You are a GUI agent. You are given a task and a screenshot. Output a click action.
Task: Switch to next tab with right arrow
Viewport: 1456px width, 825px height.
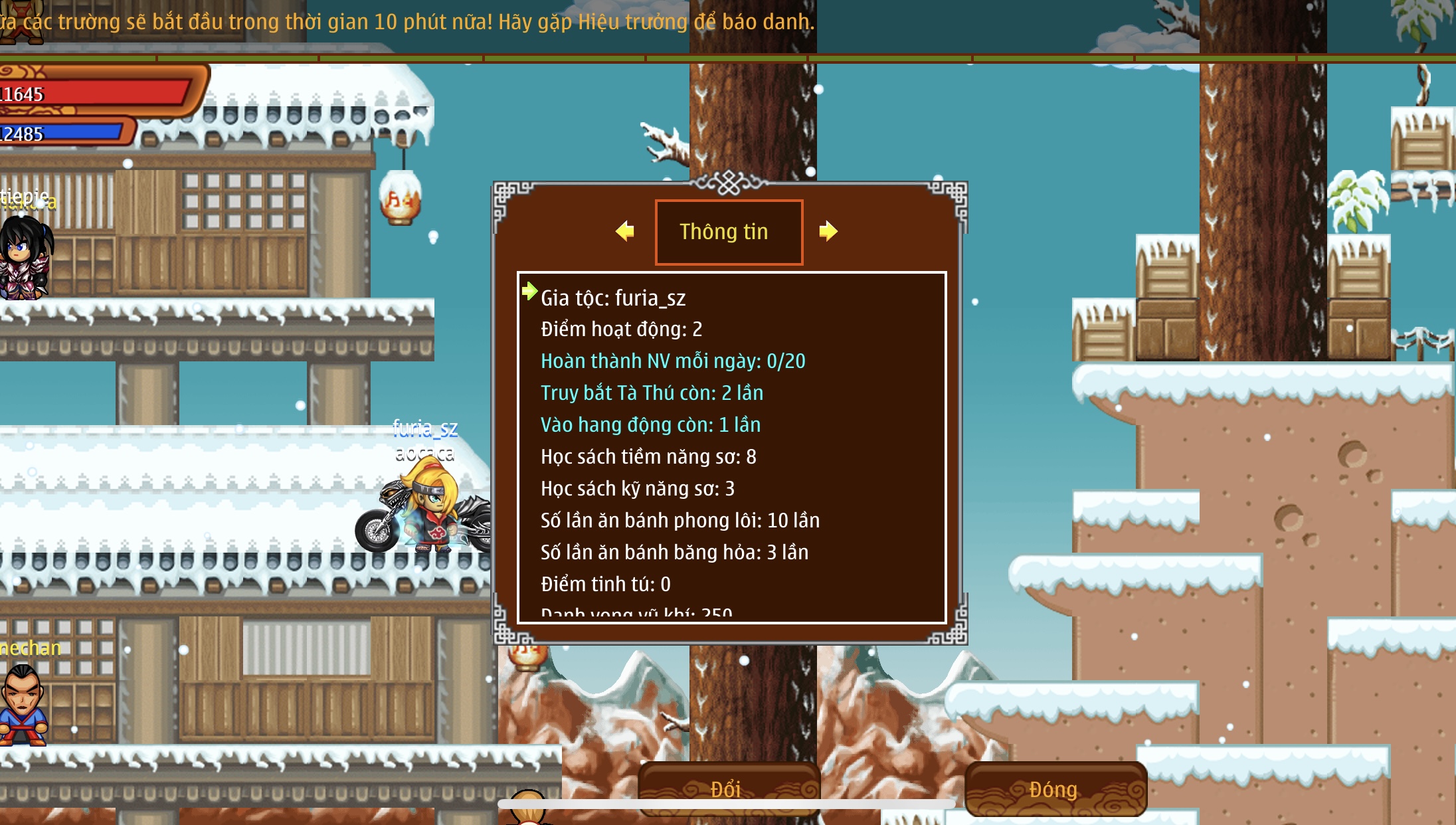click(828, 231)
